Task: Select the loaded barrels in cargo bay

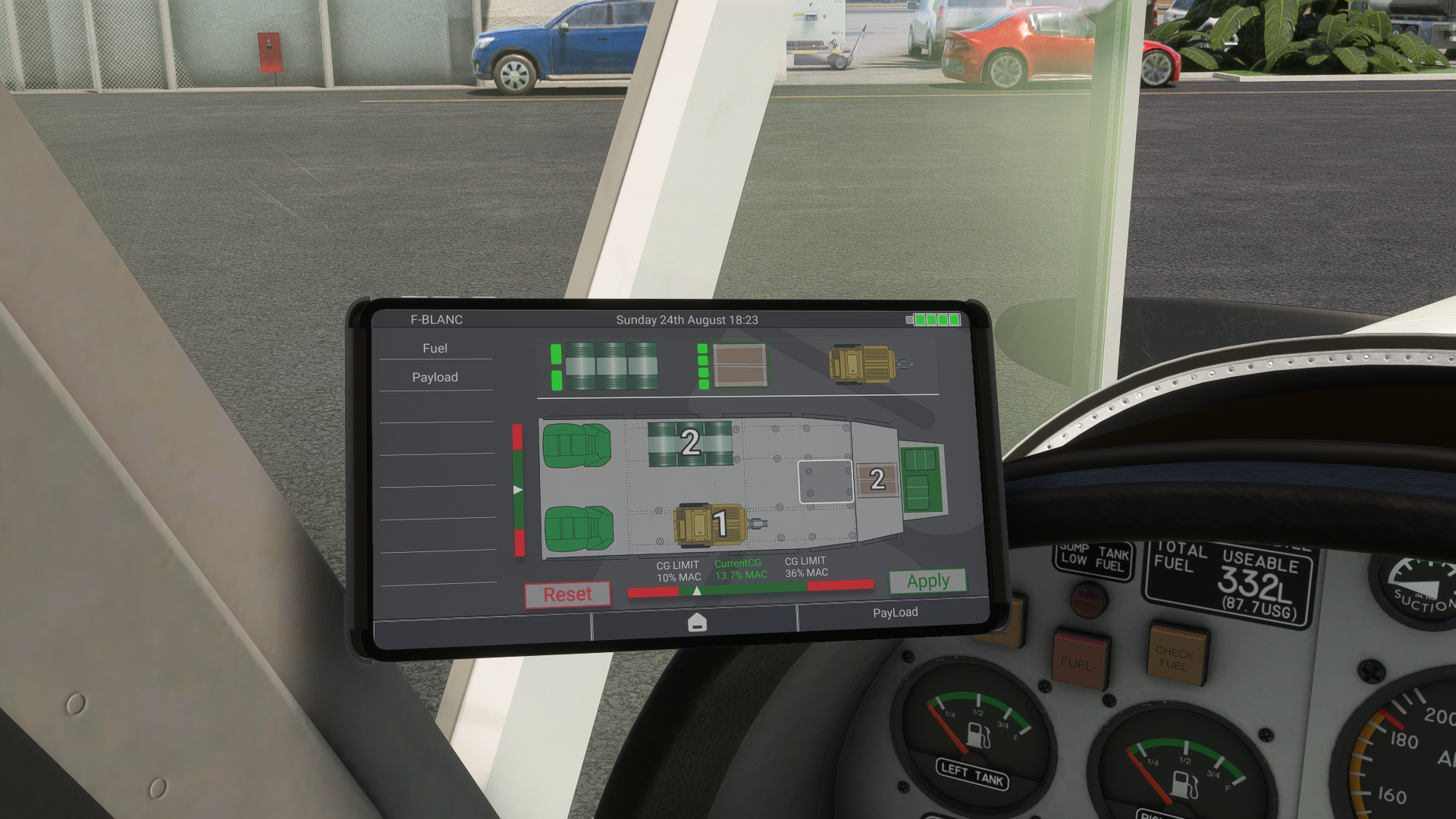Action: 690,443
